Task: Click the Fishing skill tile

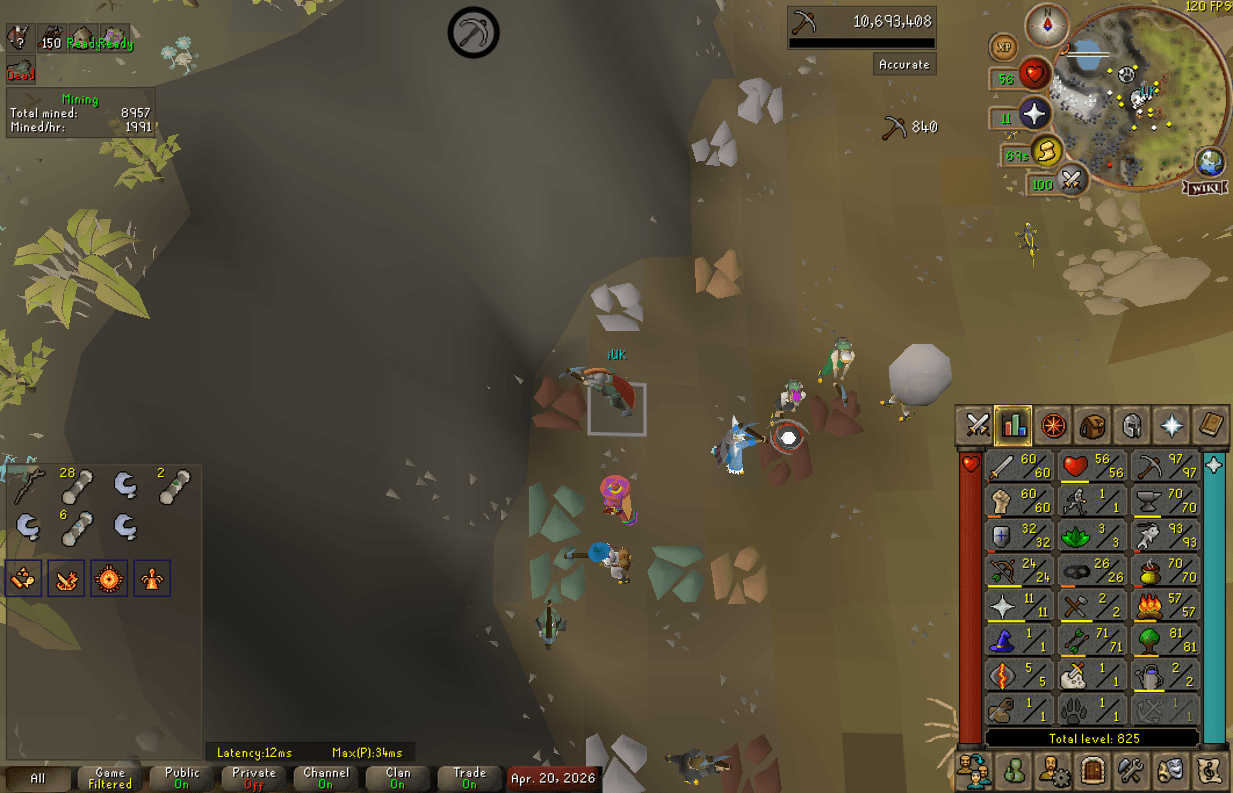Action: (1164, 536)
